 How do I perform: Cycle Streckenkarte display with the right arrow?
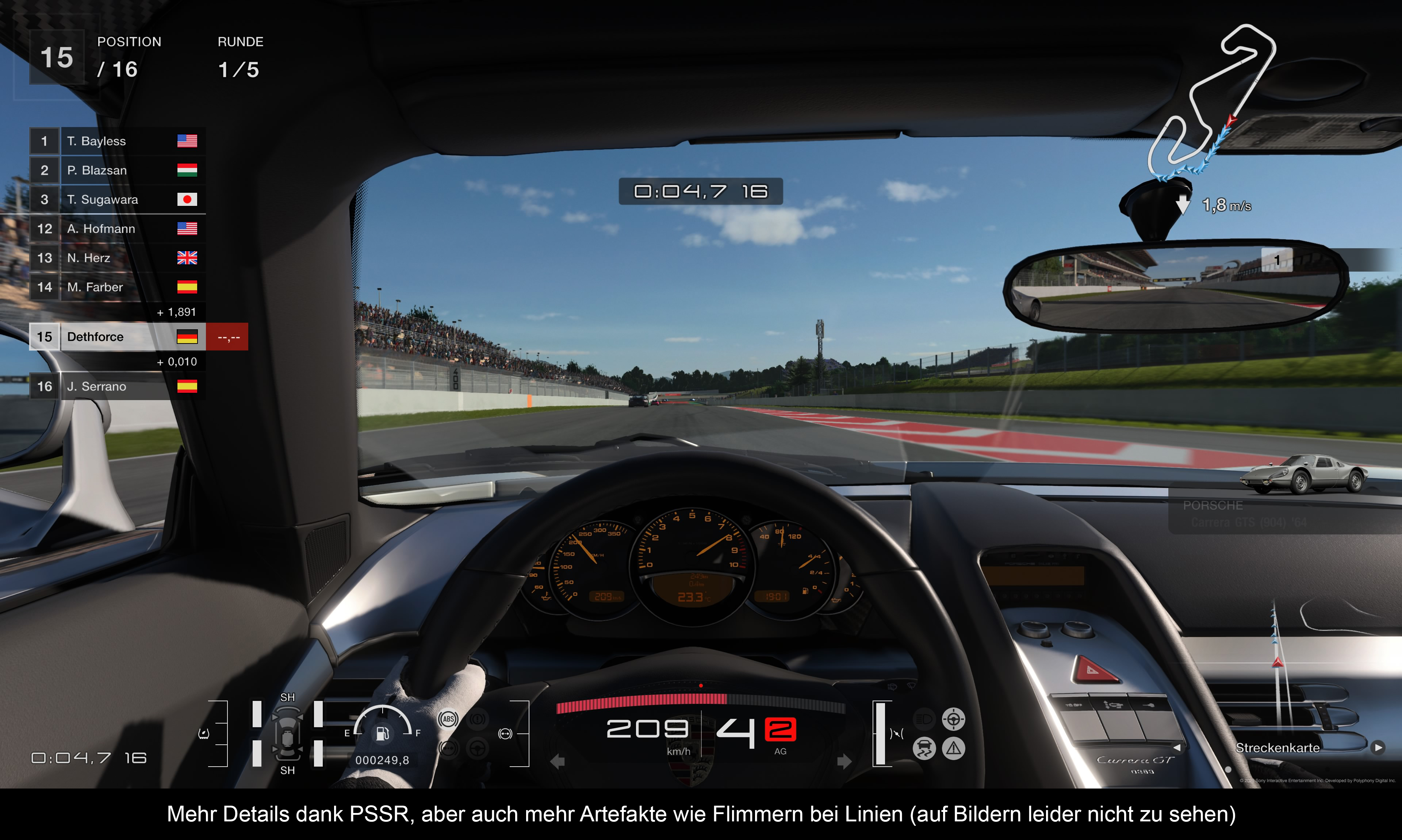(x=1378, y=748)
